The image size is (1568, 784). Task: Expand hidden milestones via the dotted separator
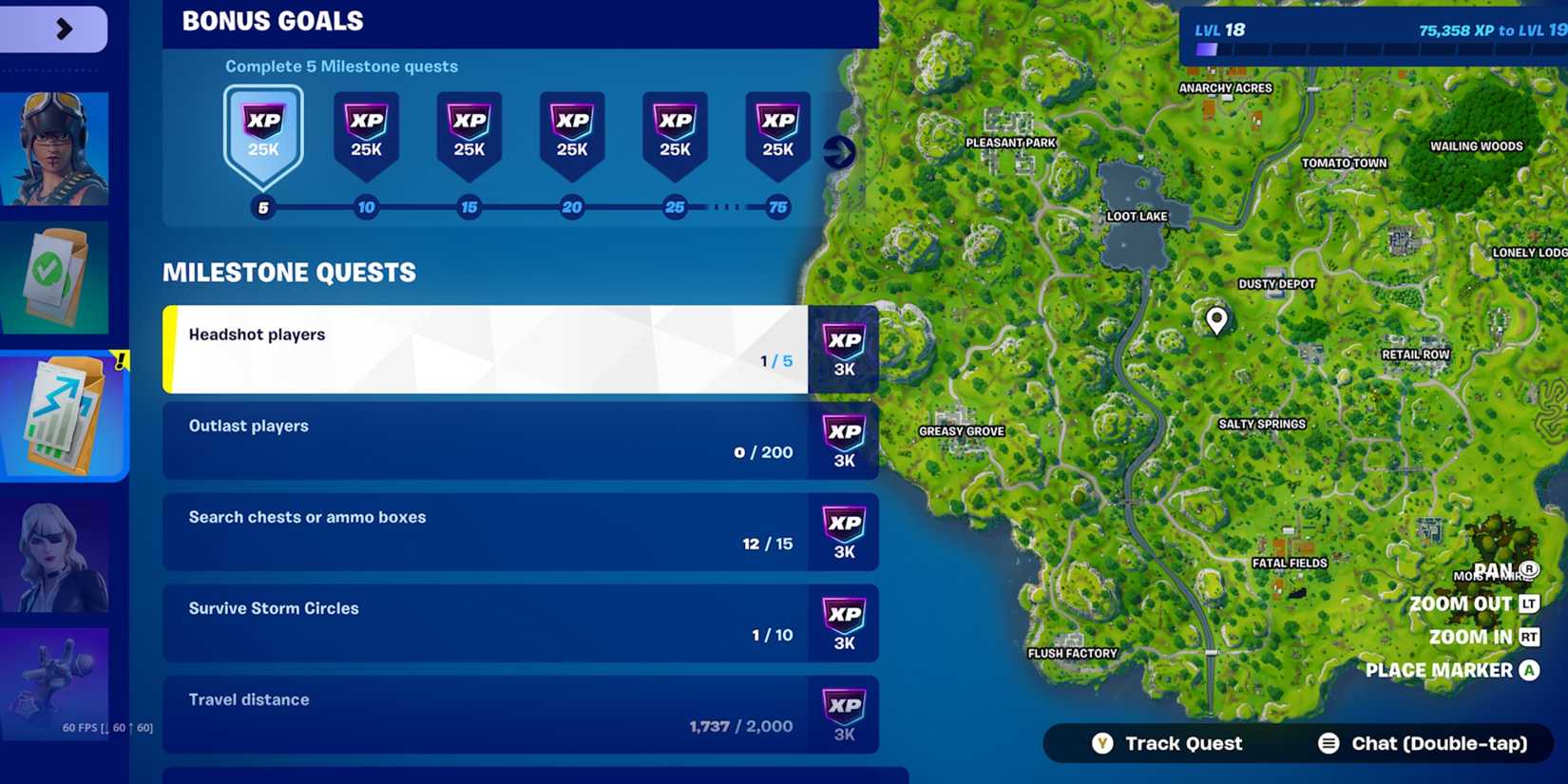click(726, 206)
